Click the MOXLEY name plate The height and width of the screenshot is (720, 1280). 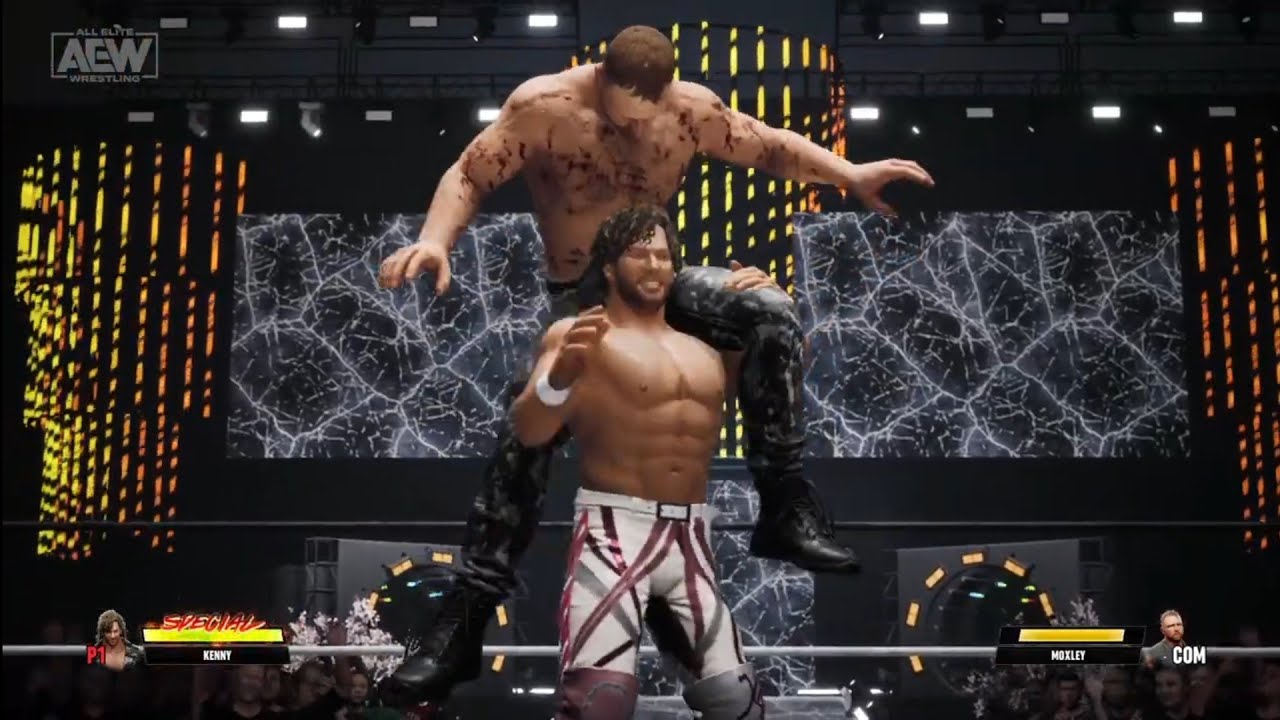point(1069,655)
